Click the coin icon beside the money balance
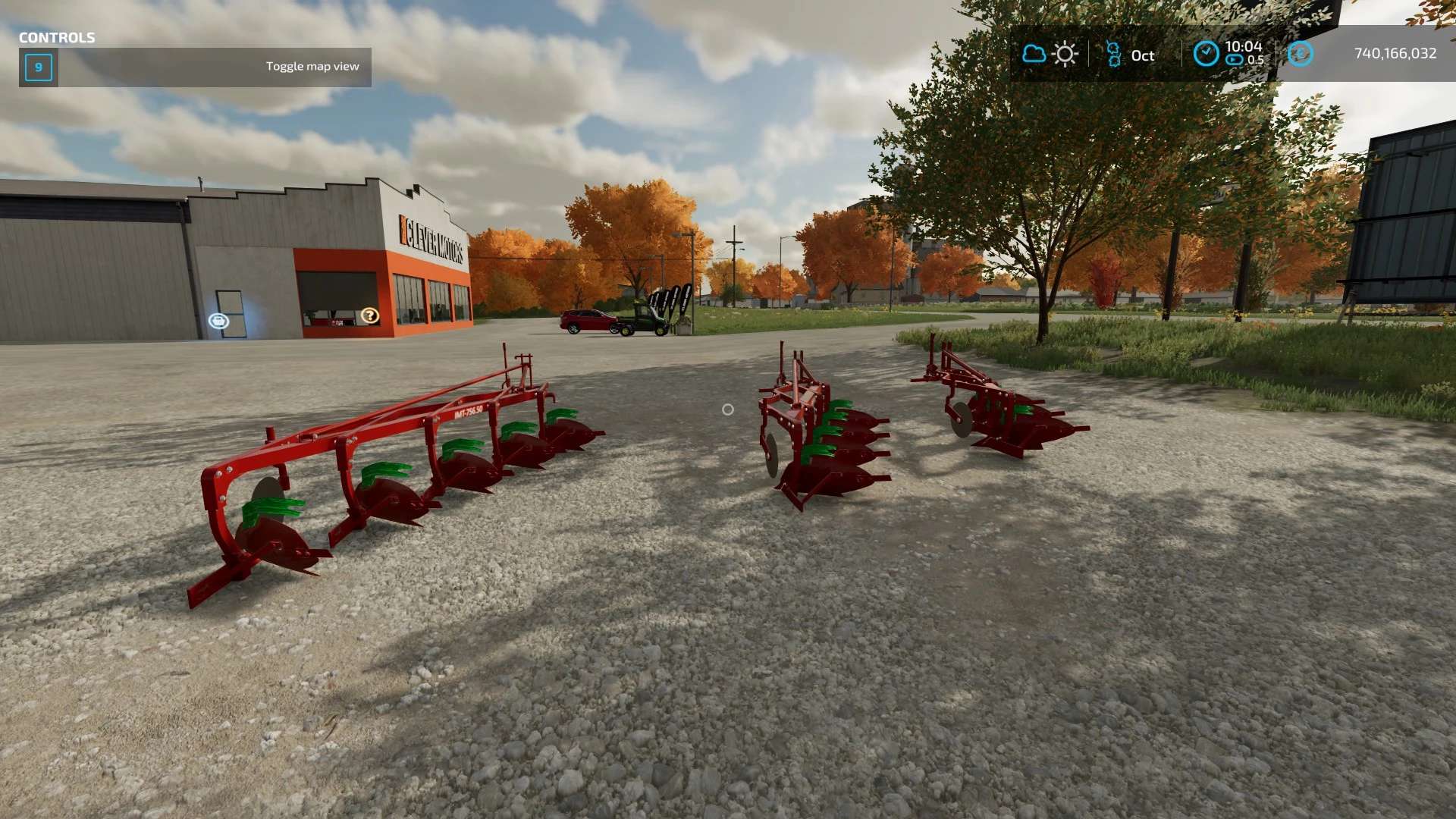Image resolution: width=1456 pixels, height=819 pixels. click(x=1301, y=54)
